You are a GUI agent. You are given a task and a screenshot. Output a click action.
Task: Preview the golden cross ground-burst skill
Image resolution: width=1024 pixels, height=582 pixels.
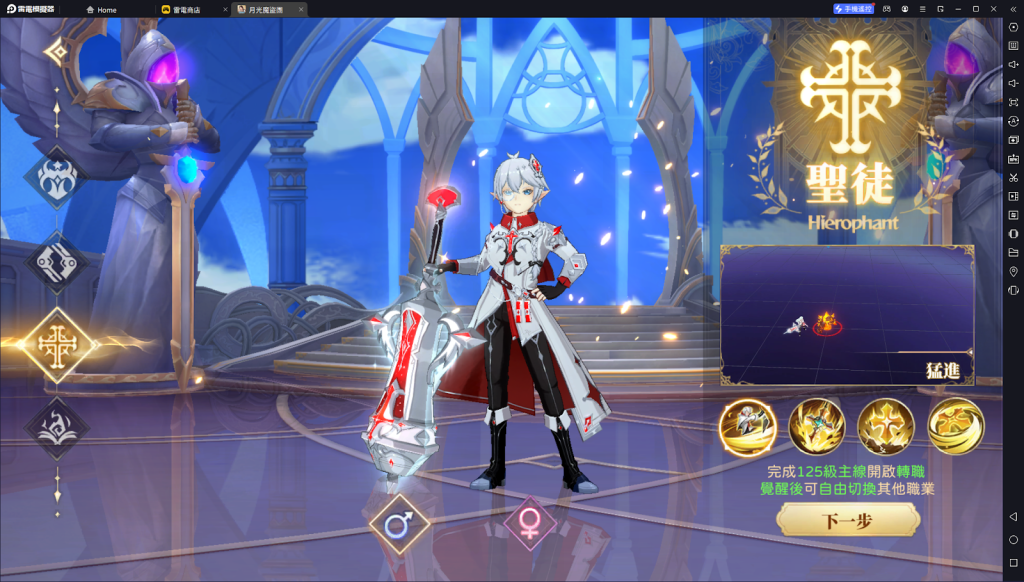coord(886,427)
